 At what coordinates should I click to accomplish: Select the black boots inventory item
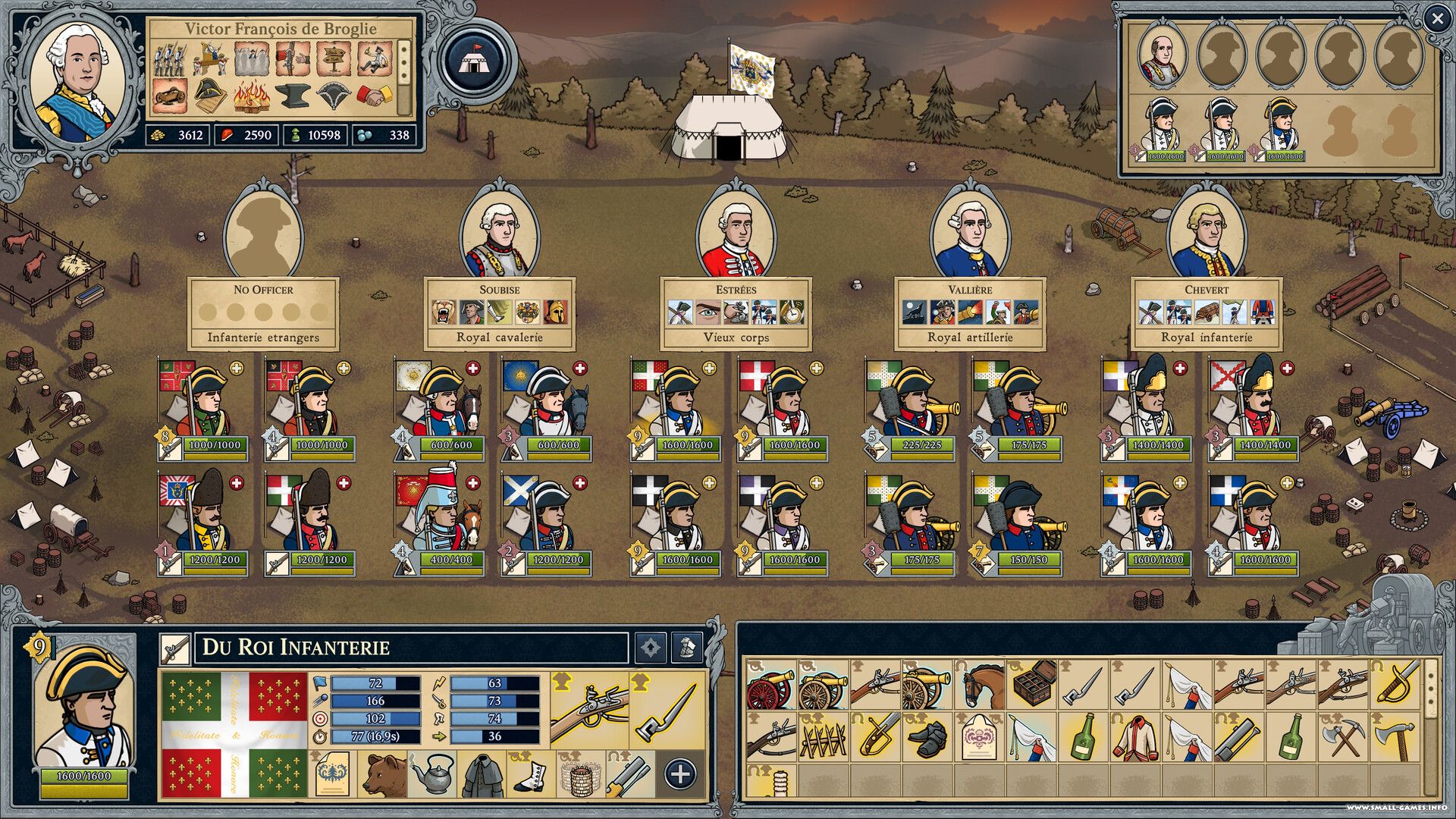pos(927,737)
